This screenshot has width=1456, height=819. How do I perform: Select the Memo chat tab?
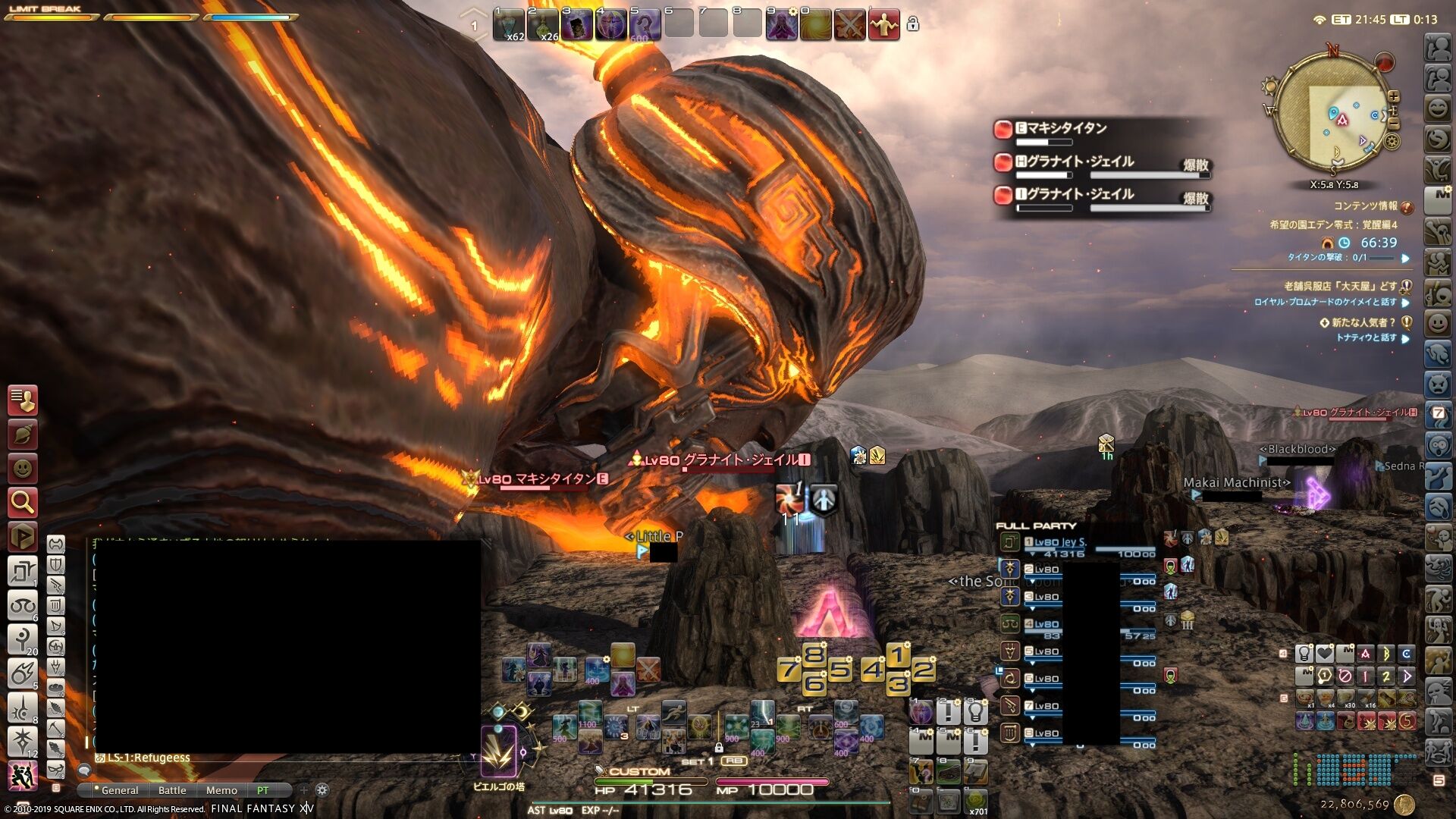(221, 790)
